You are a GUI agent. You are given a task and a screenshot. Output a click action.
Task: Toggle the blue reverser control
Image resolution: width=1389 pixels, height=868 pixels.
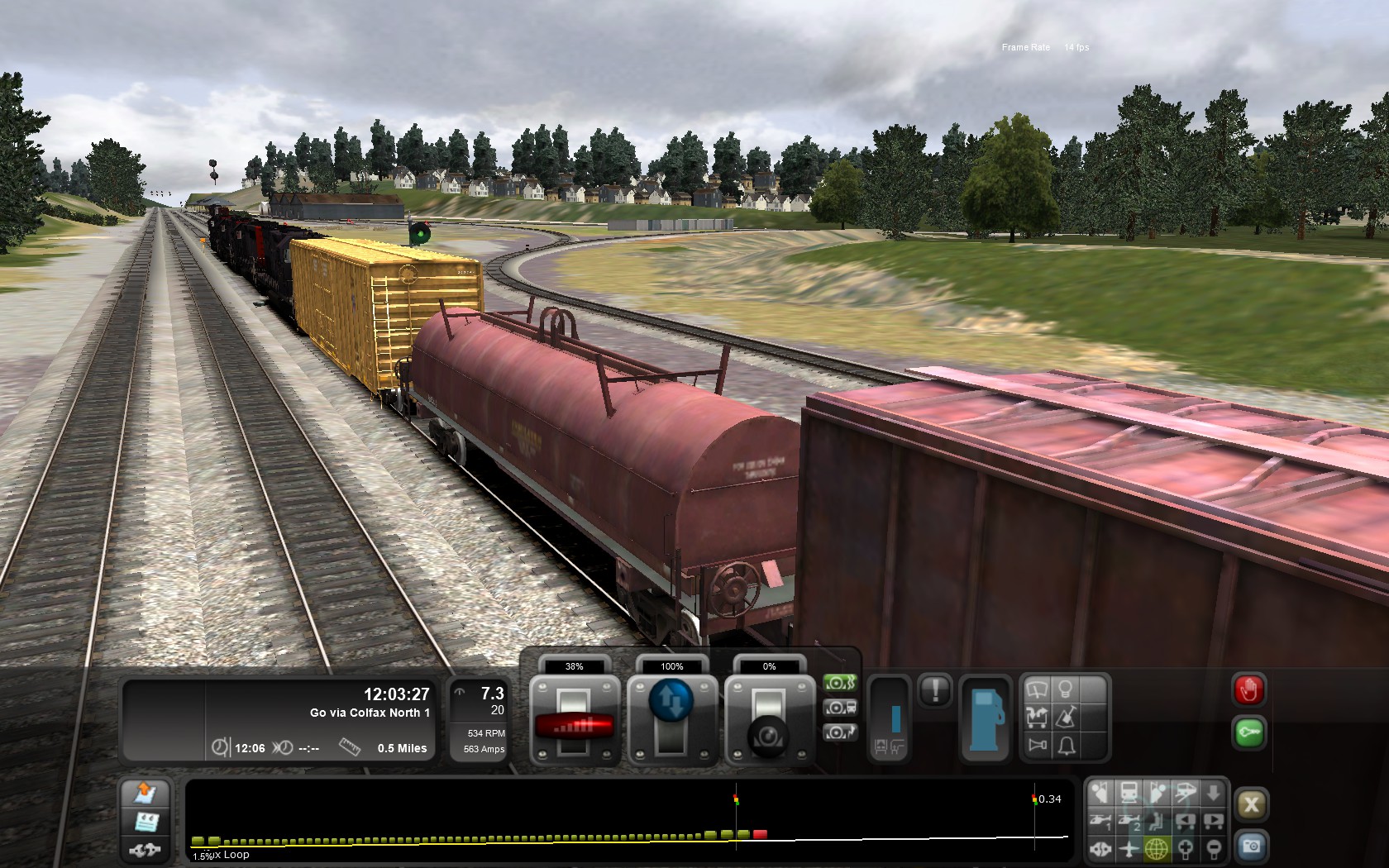click(671, 700)
